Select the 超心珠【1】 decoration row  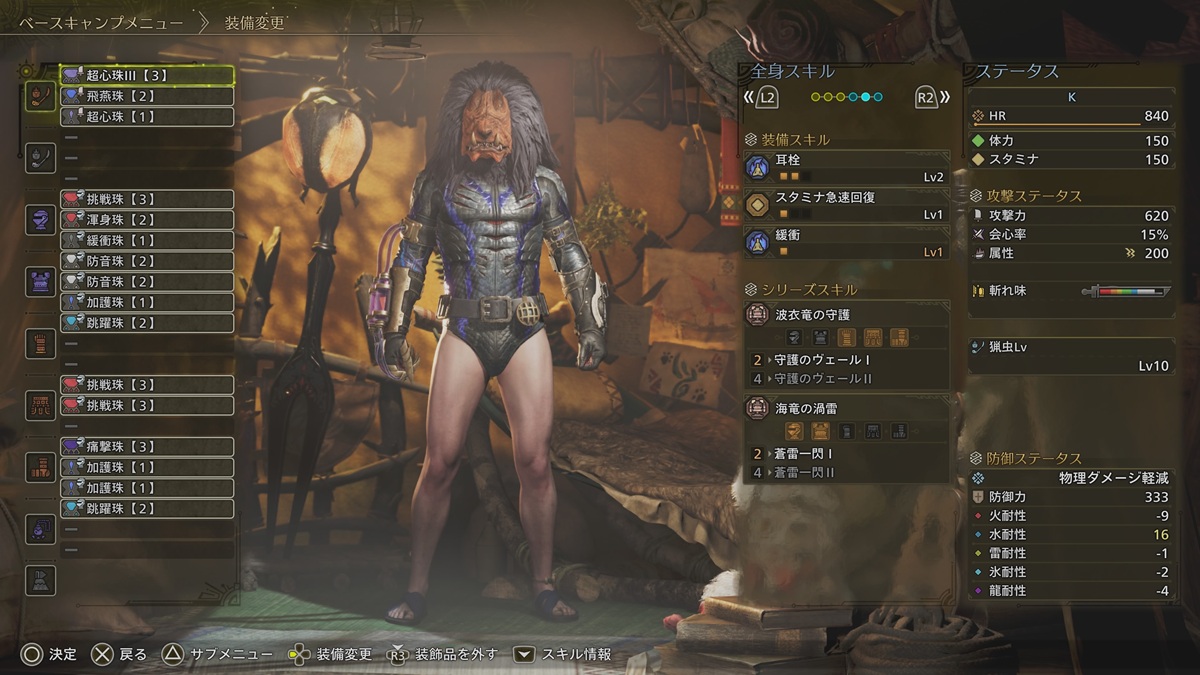pos(147,117)
